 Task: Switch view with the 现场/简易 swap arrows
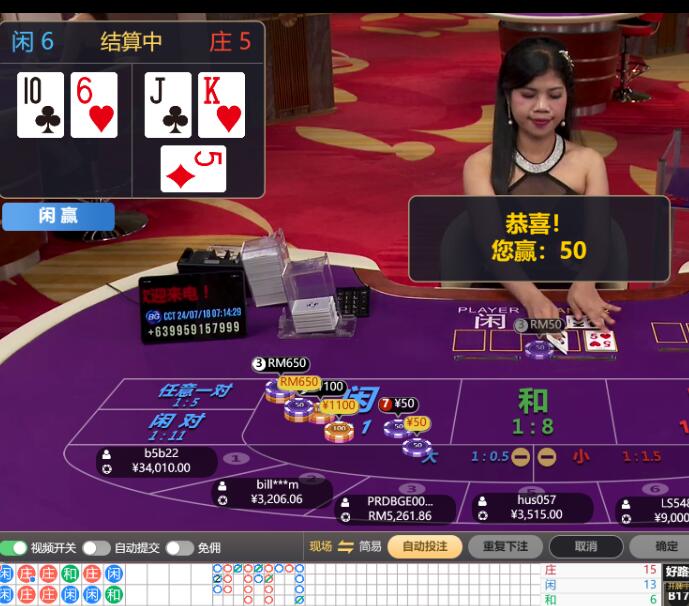pos(346,547)
